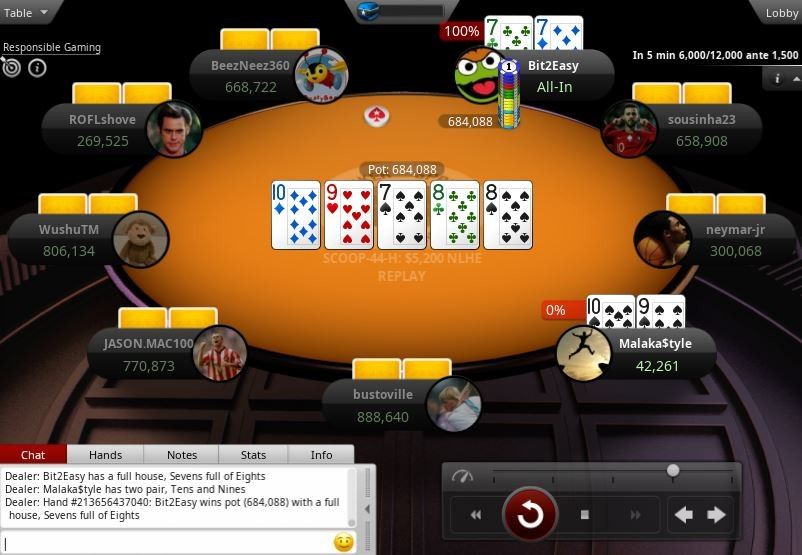Return to the Lobby
Viewport: 802px width, 555px height.
781,13
